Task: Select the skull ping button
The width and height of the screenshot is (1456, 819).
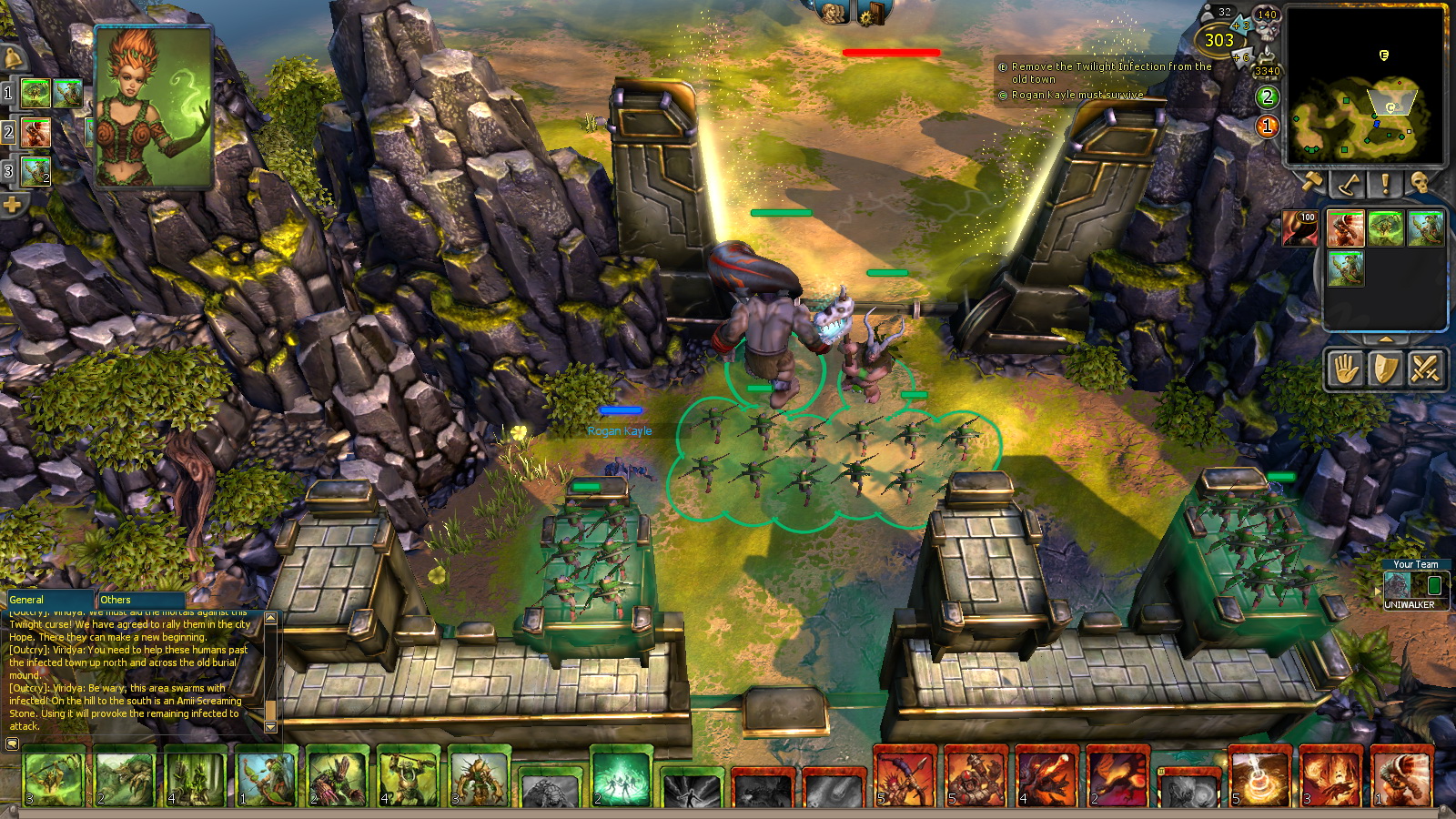Action: tap(1420, 184)
